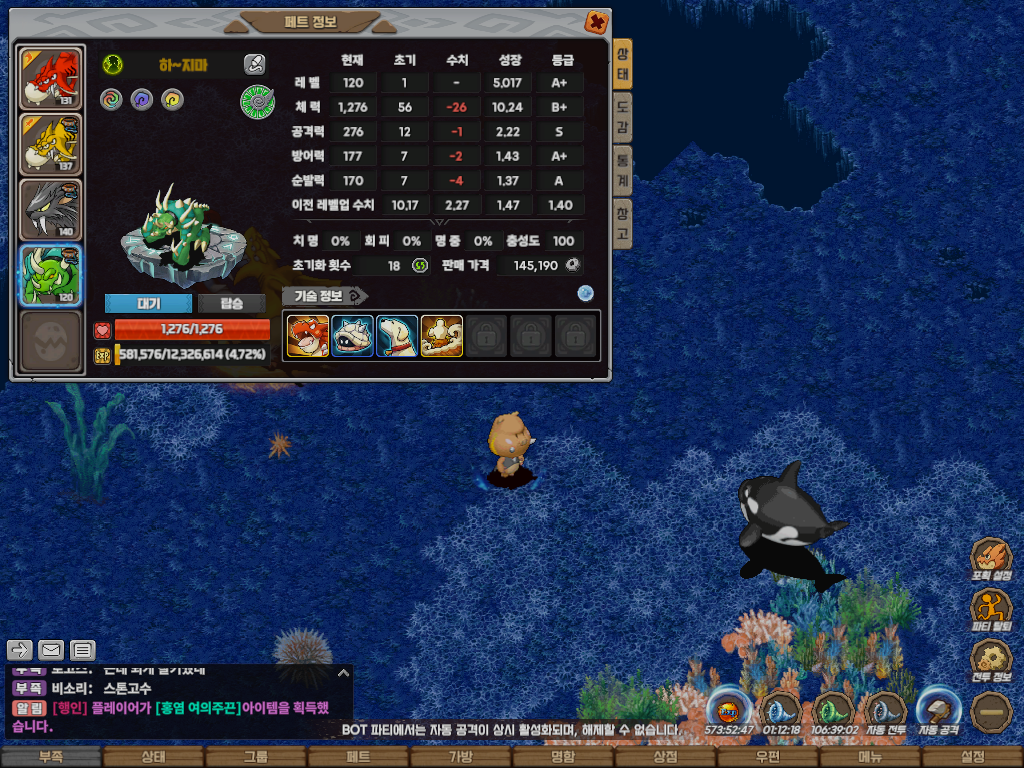Open 포획 설정 capture settings
Viewport: 1024px width, 768px height.
[x=991, y=560]
